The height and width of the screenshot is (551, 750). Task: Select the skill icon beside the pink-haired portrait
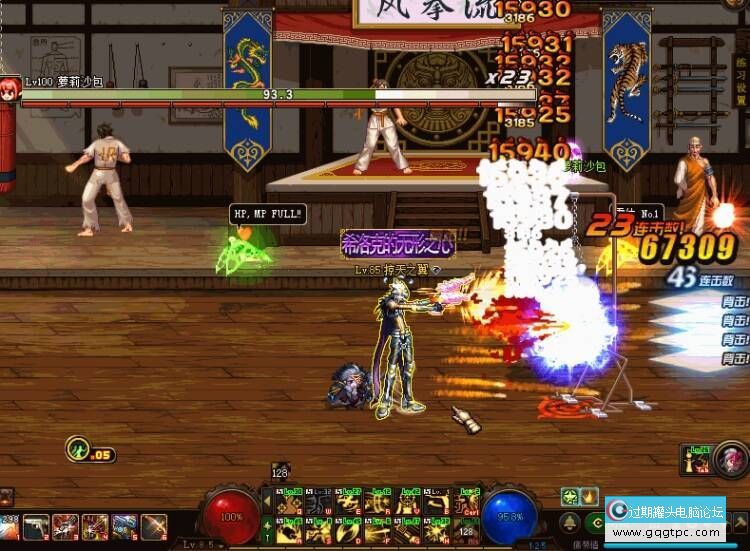click(697, 461)
